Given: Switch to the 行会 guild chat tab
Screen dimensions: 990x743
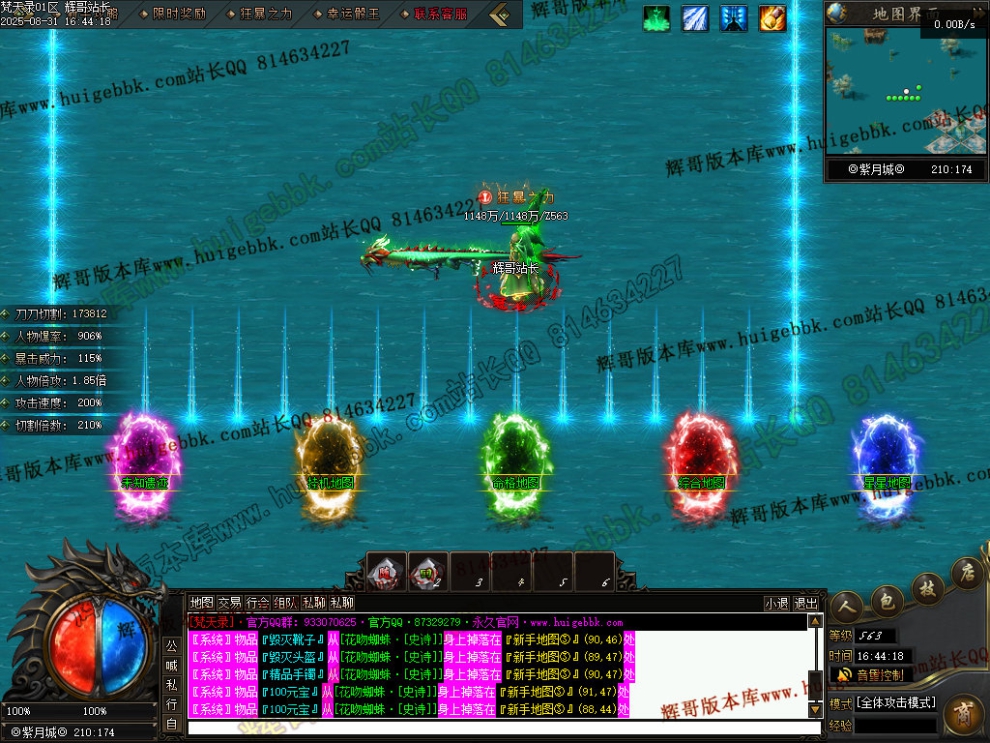Looking at the screenshot, I should tap(257, 603).
